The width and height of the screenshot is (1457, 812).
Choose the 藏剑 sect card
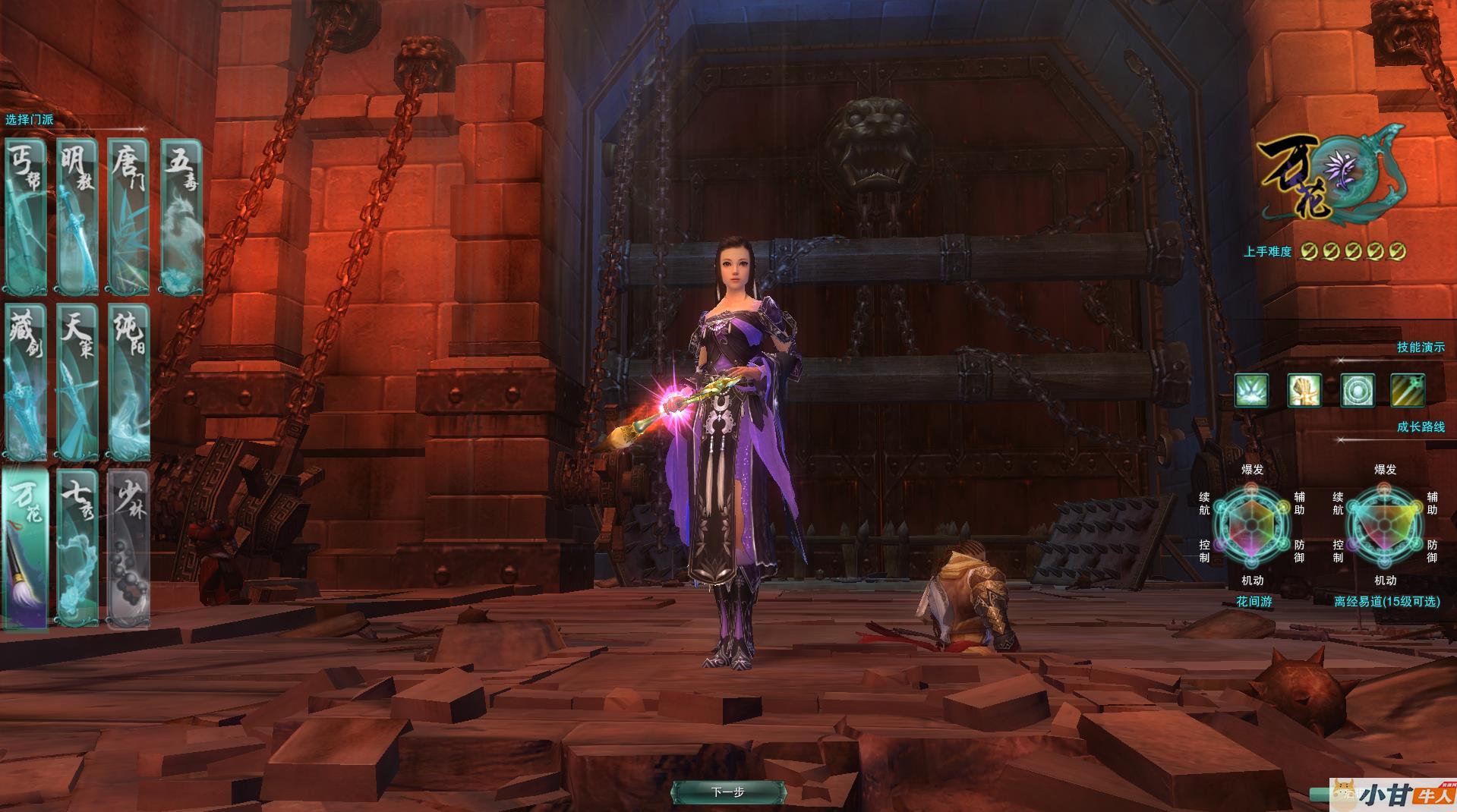(x=26, y=382)
